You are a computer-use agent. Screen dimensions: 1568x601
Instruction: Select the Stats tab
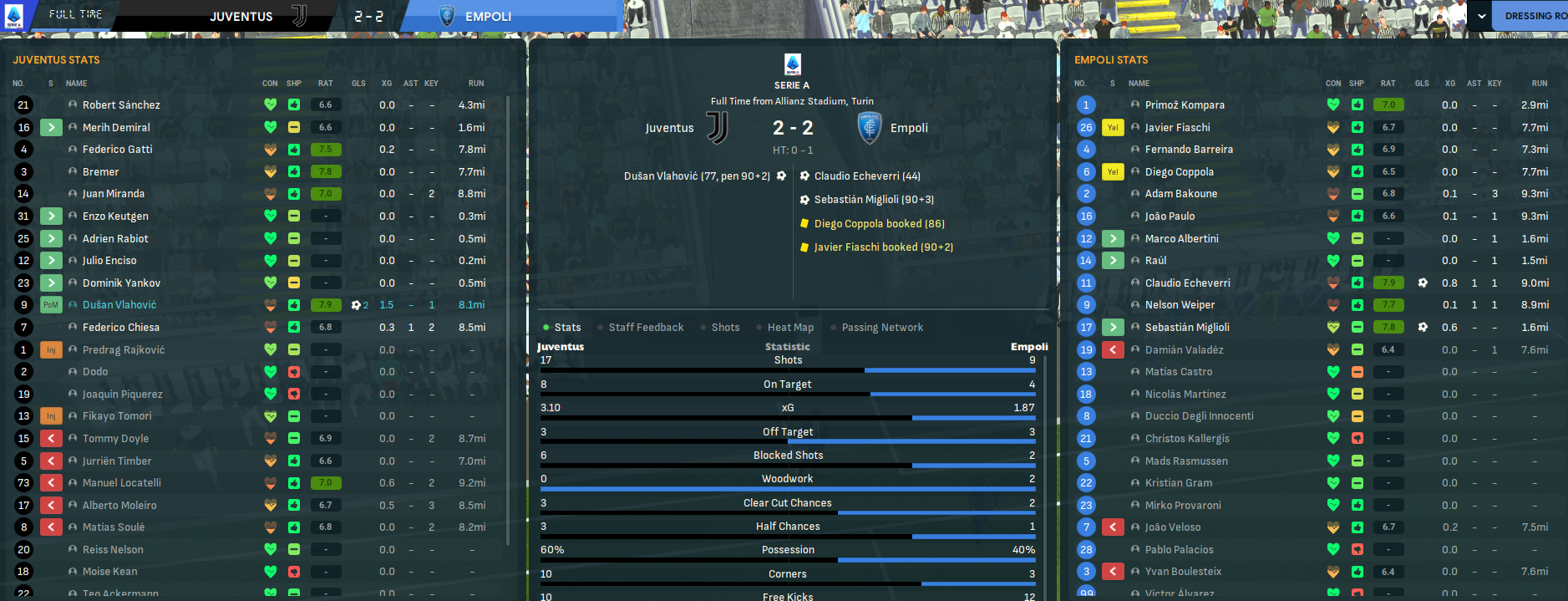(x=567, y=328)
